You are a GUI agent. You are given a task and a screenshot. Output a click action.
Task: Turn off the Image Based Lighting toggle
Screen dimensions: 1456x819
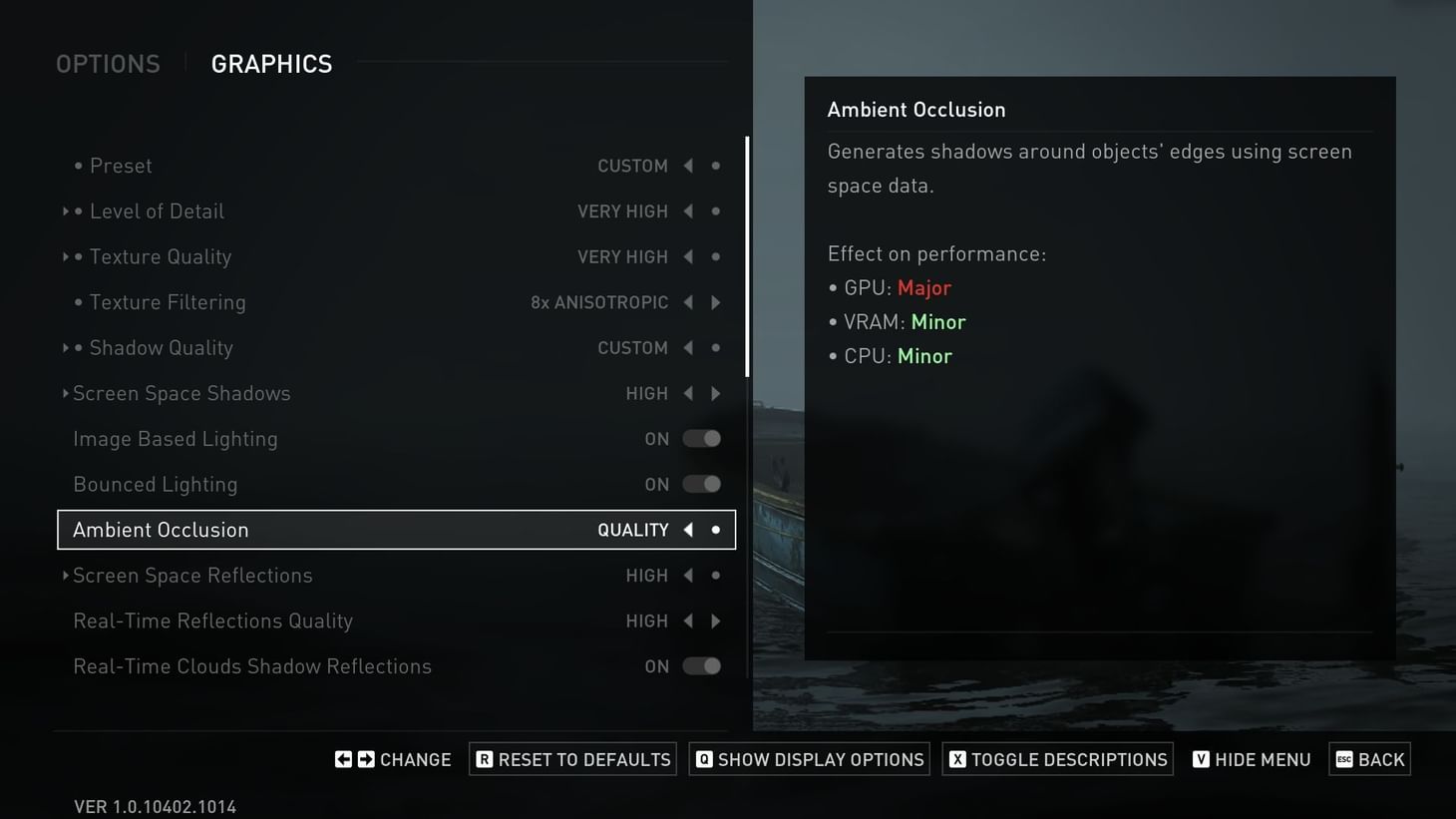point(702,439)
